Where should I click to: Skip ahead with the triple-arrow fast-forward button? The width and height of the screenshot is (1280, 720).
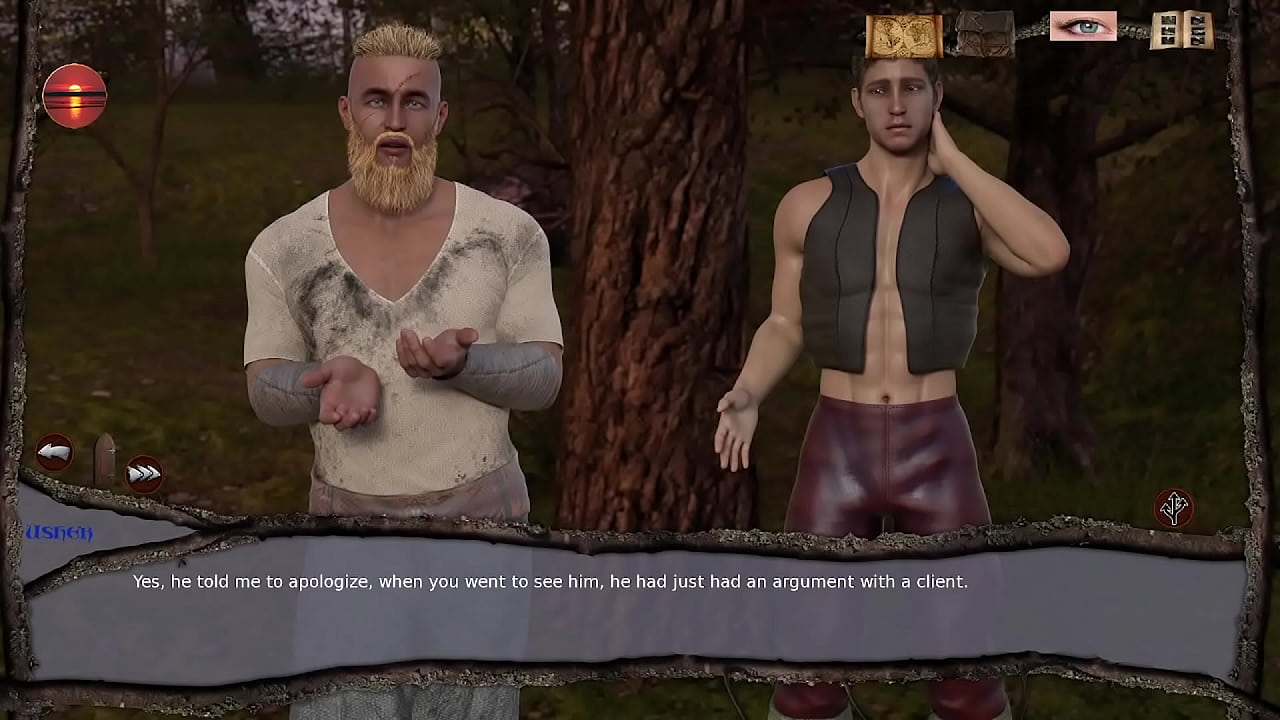145,474
